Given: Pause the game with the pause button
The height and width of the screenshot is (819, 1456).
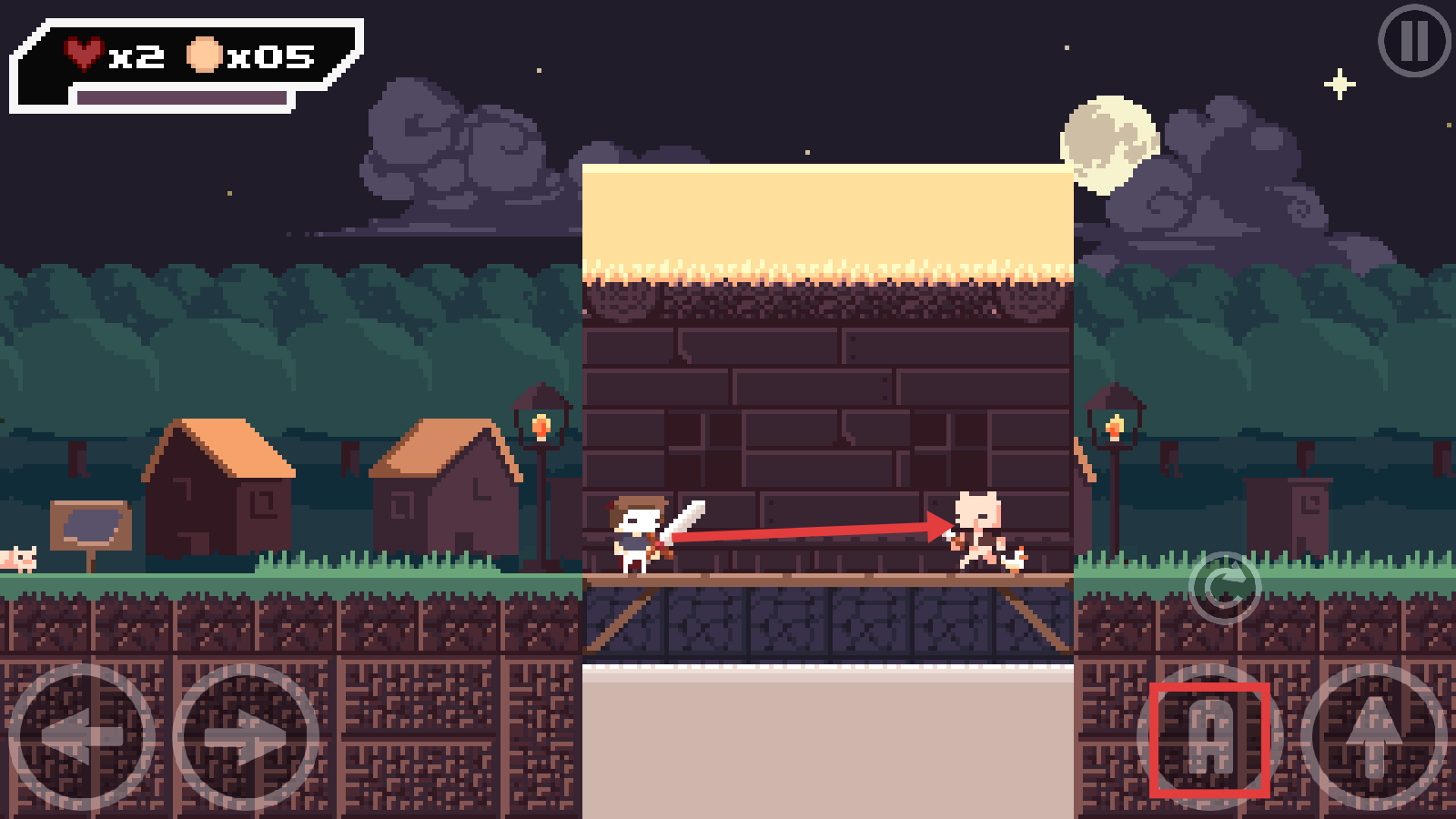Looking at the screenshot, I should tap(1413, 41).
